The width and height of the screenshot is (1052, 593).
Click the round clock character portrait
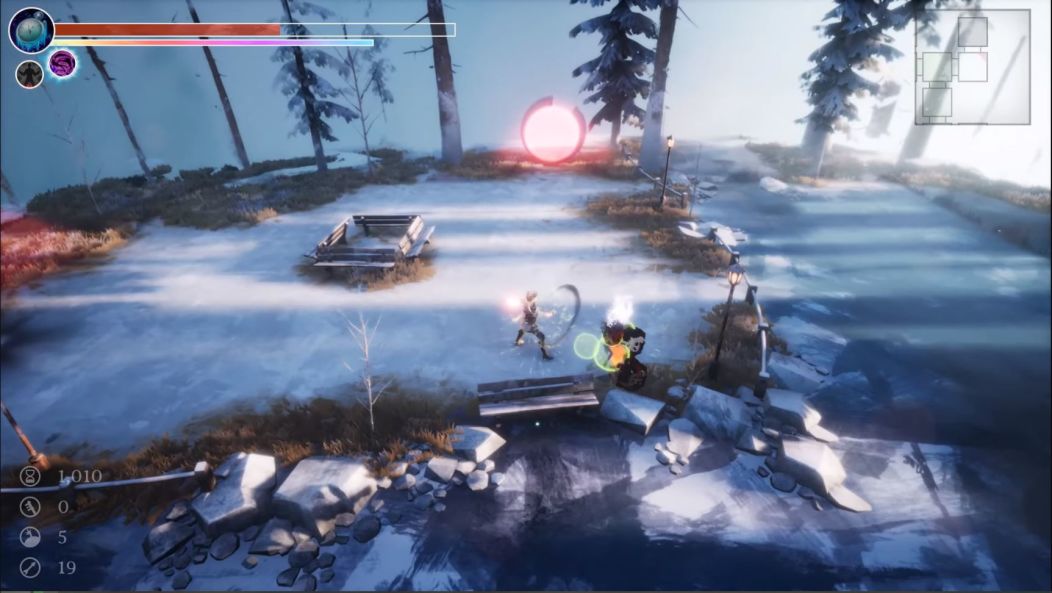tap(31, 30)
